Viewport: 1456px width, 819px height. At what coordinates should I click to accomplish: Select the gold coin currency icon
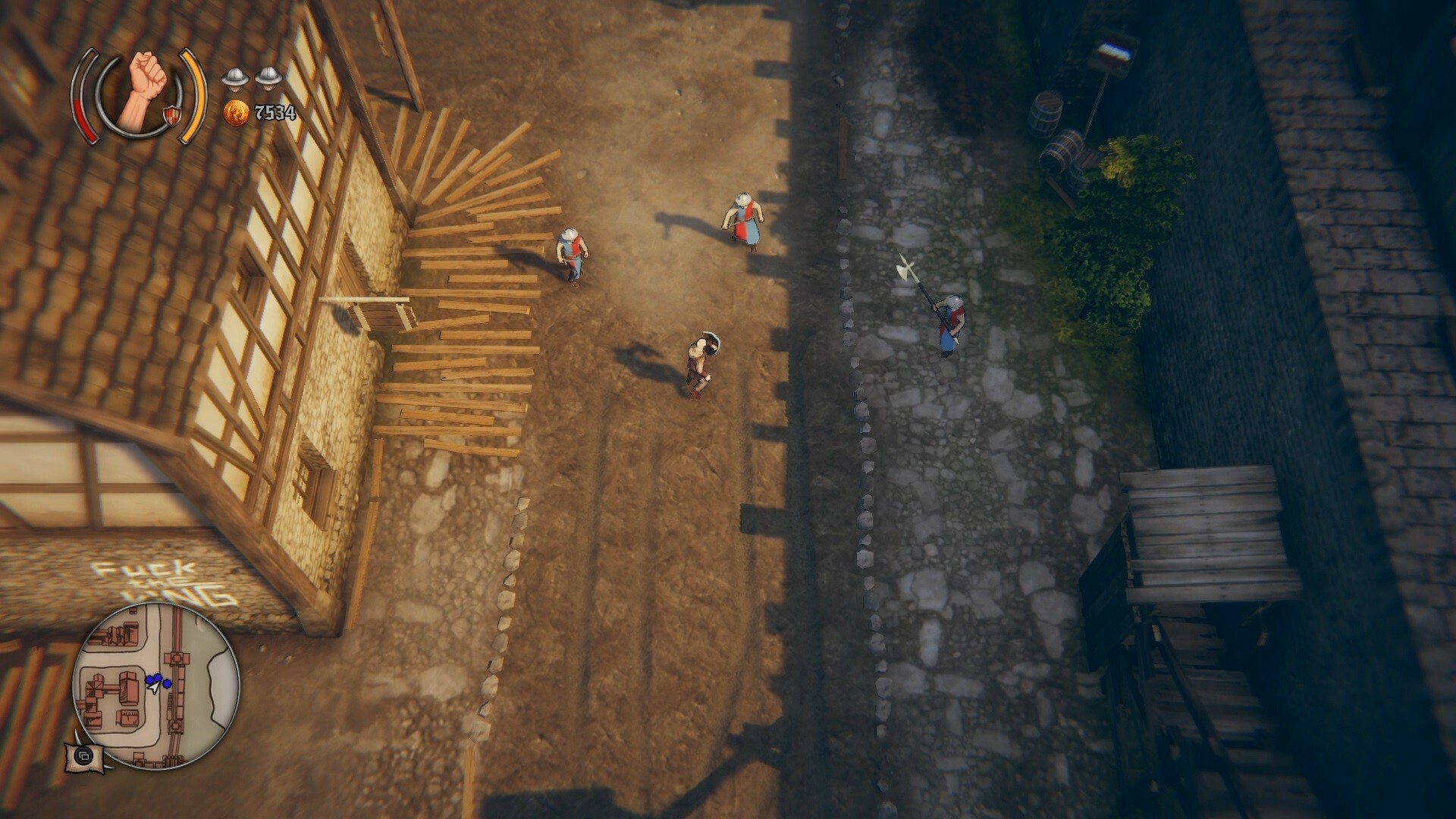pyautogui.click(x=237, y=114)
